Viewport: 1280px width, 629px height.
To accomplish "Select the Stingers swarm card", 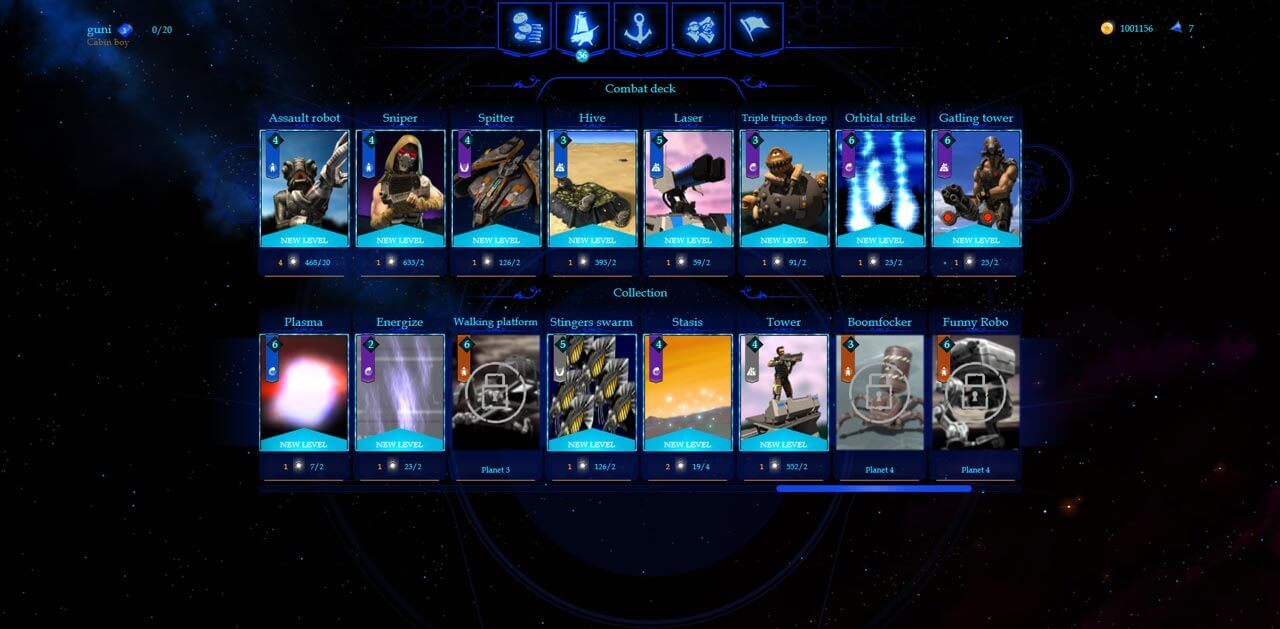I will tap(592, 392).
